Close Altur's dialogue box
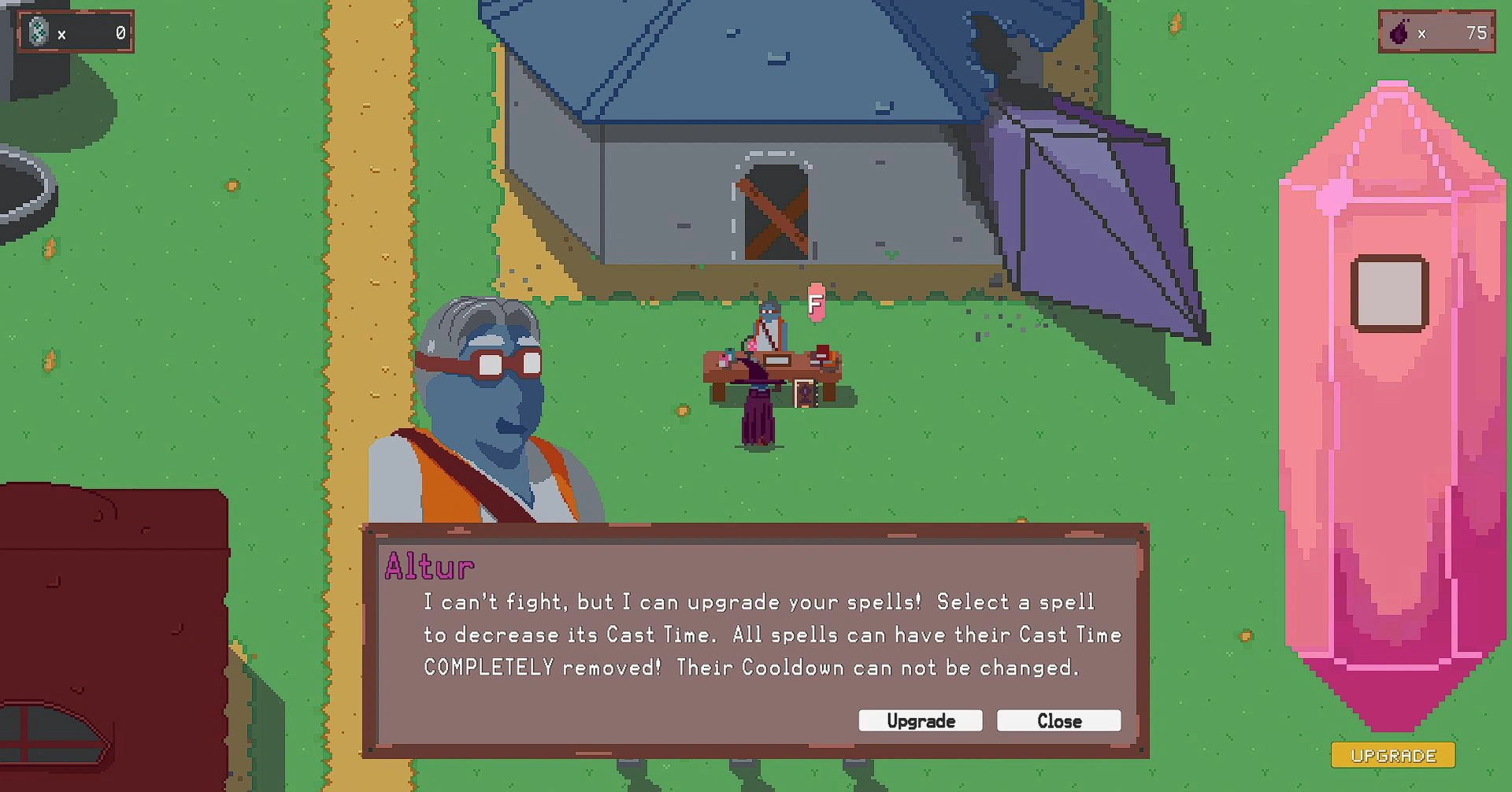Screen dimensions: 1512x792 (1058, 720)
